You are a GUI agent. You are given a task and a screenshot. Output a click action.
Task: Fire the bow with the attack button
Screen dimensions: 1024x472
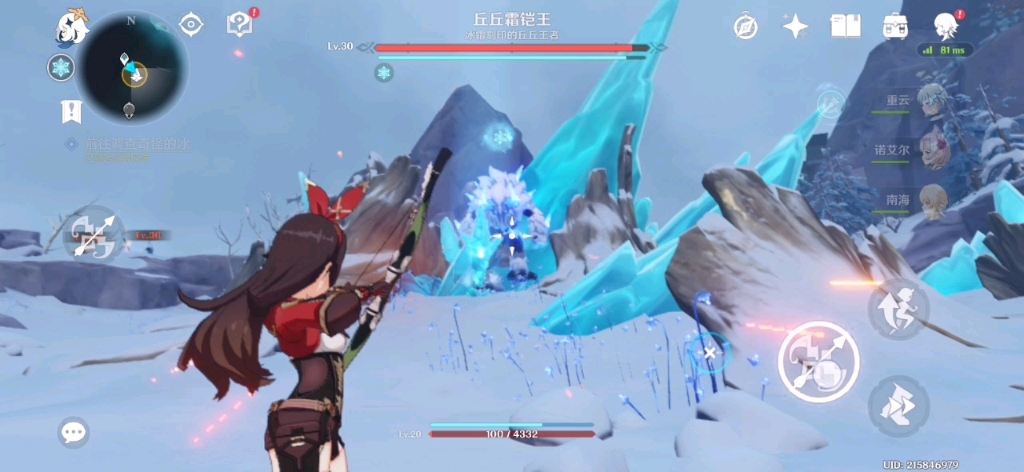(818, 362)
